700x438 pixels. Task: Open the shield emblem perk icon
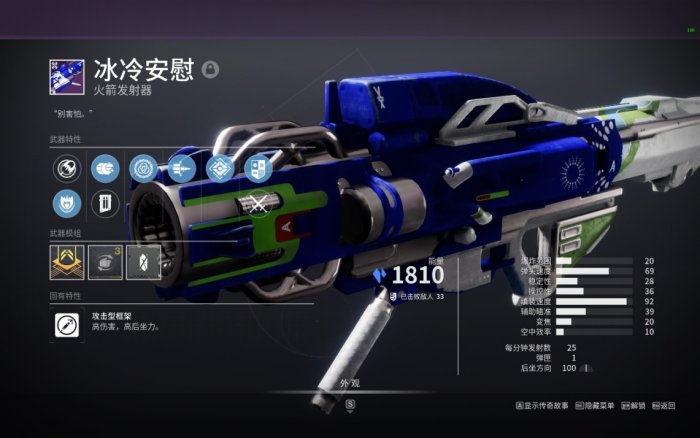(x=258, y=167)
